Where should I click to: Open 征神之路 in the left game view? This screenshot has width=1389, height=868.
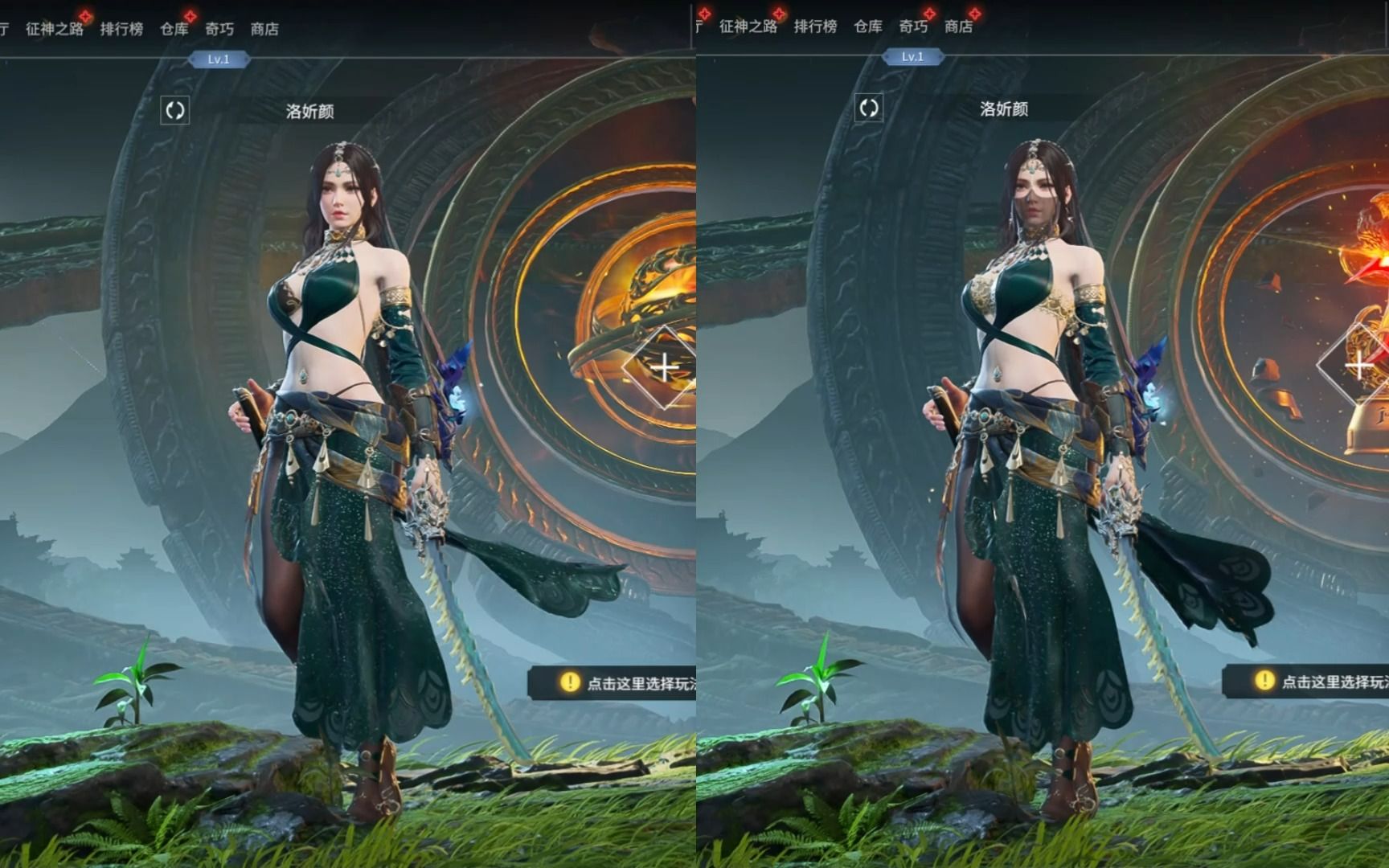point(55,29)
